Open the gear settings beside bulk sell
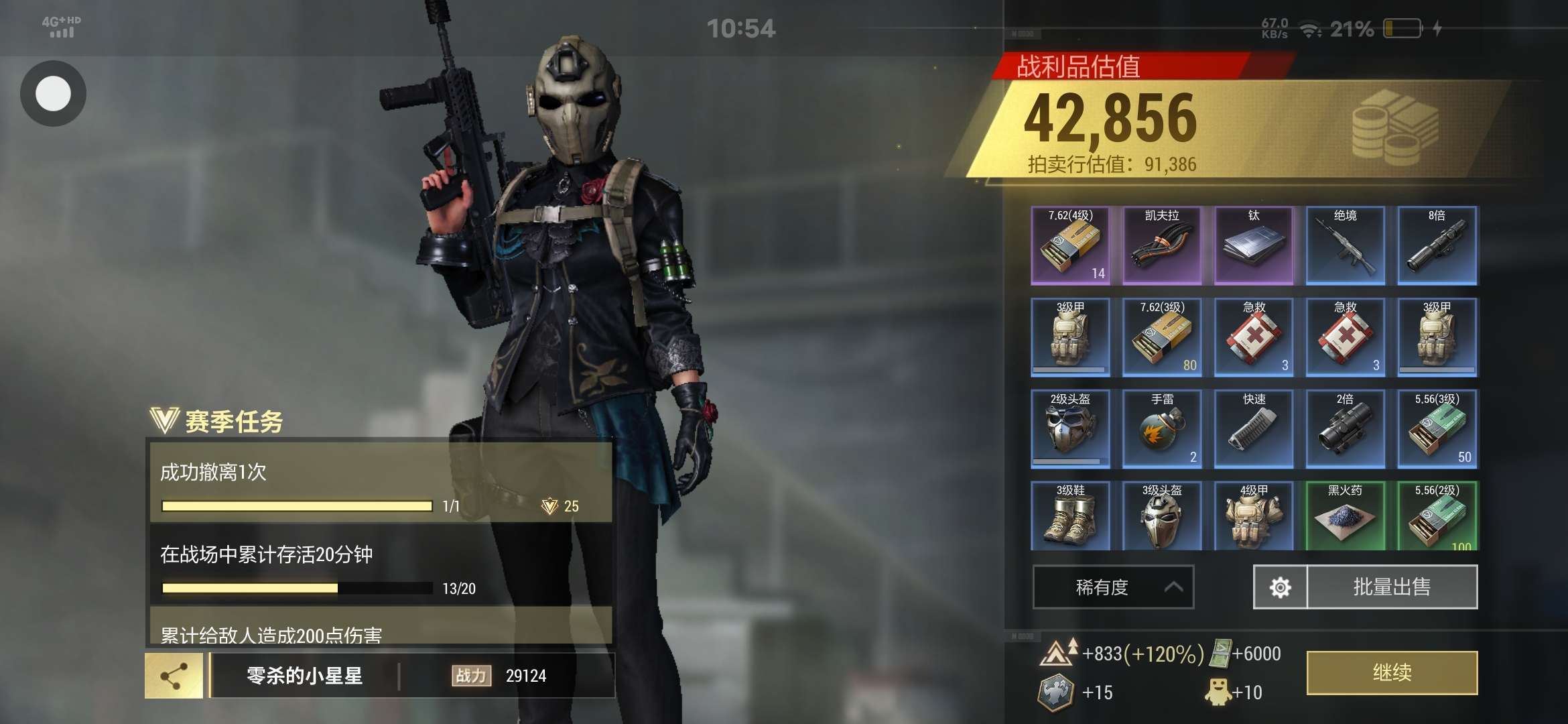 click(x=1280, y=587)
